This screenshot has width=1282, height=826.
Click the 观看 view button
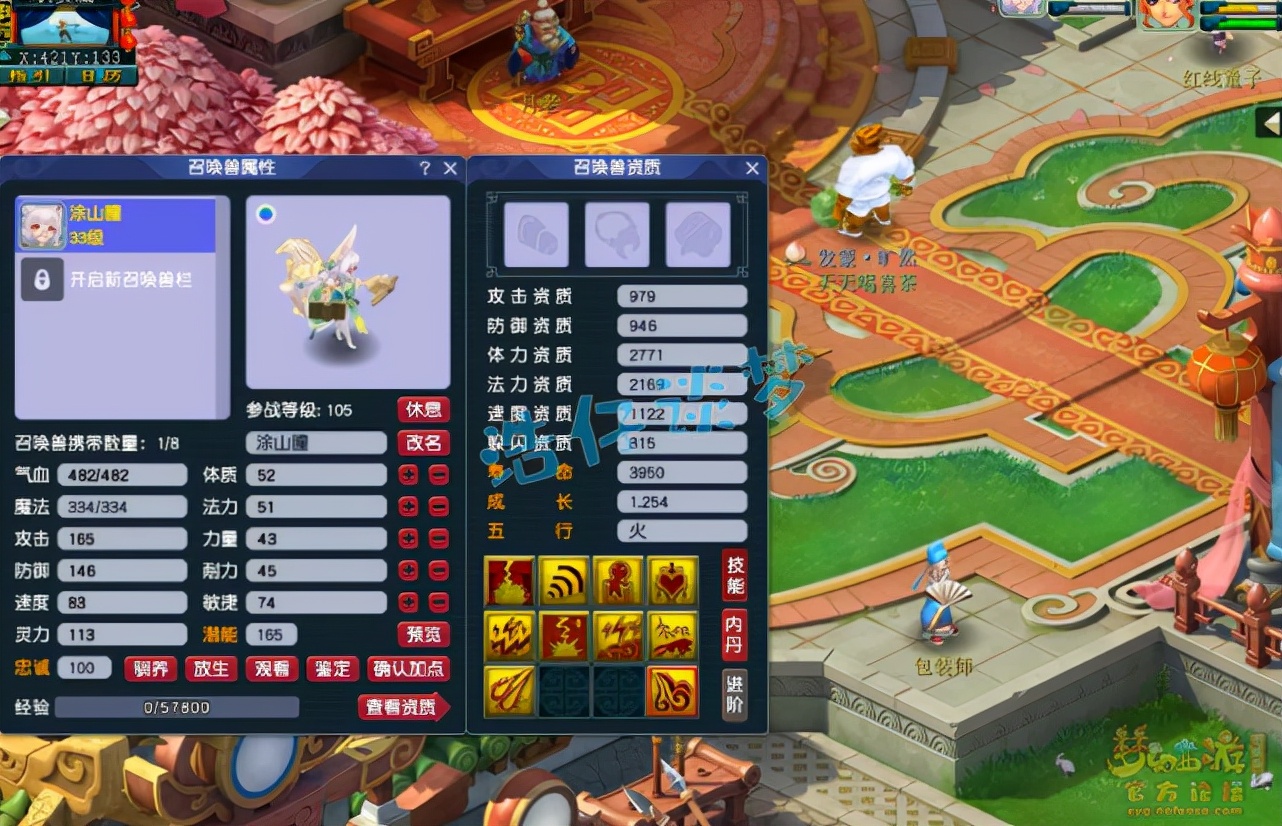(272, 669)
